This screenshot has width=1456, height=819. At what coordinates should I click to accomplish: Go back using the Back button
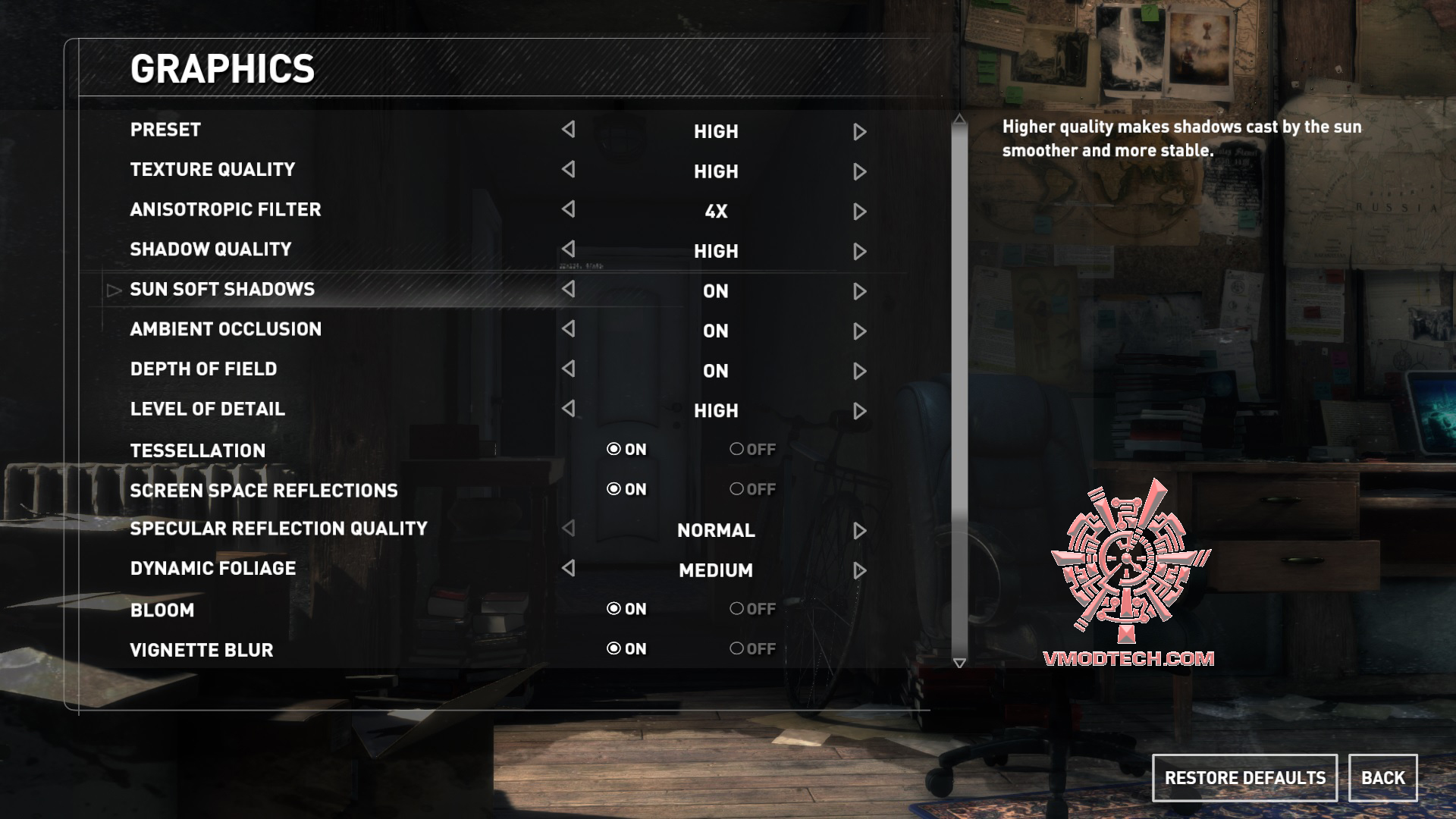click(x=1382, y=778)
